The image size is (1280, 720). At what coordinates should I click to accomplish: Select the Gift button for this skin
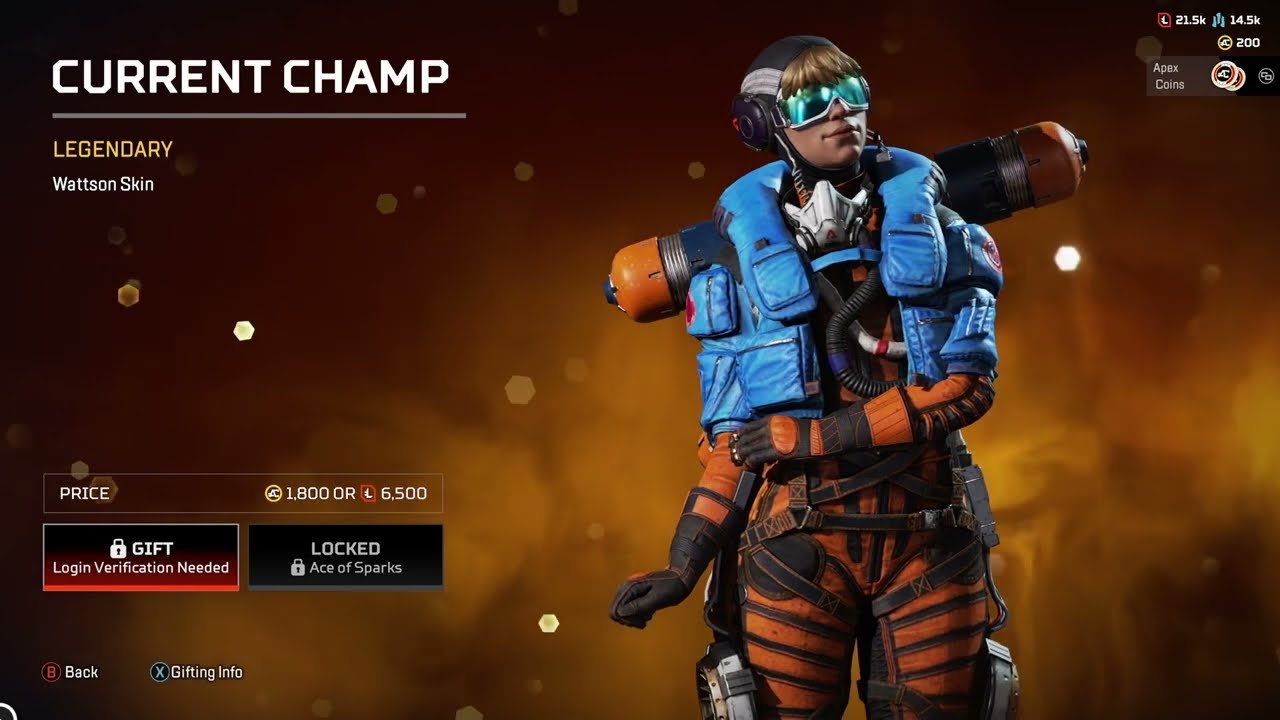tap(141, 557)
